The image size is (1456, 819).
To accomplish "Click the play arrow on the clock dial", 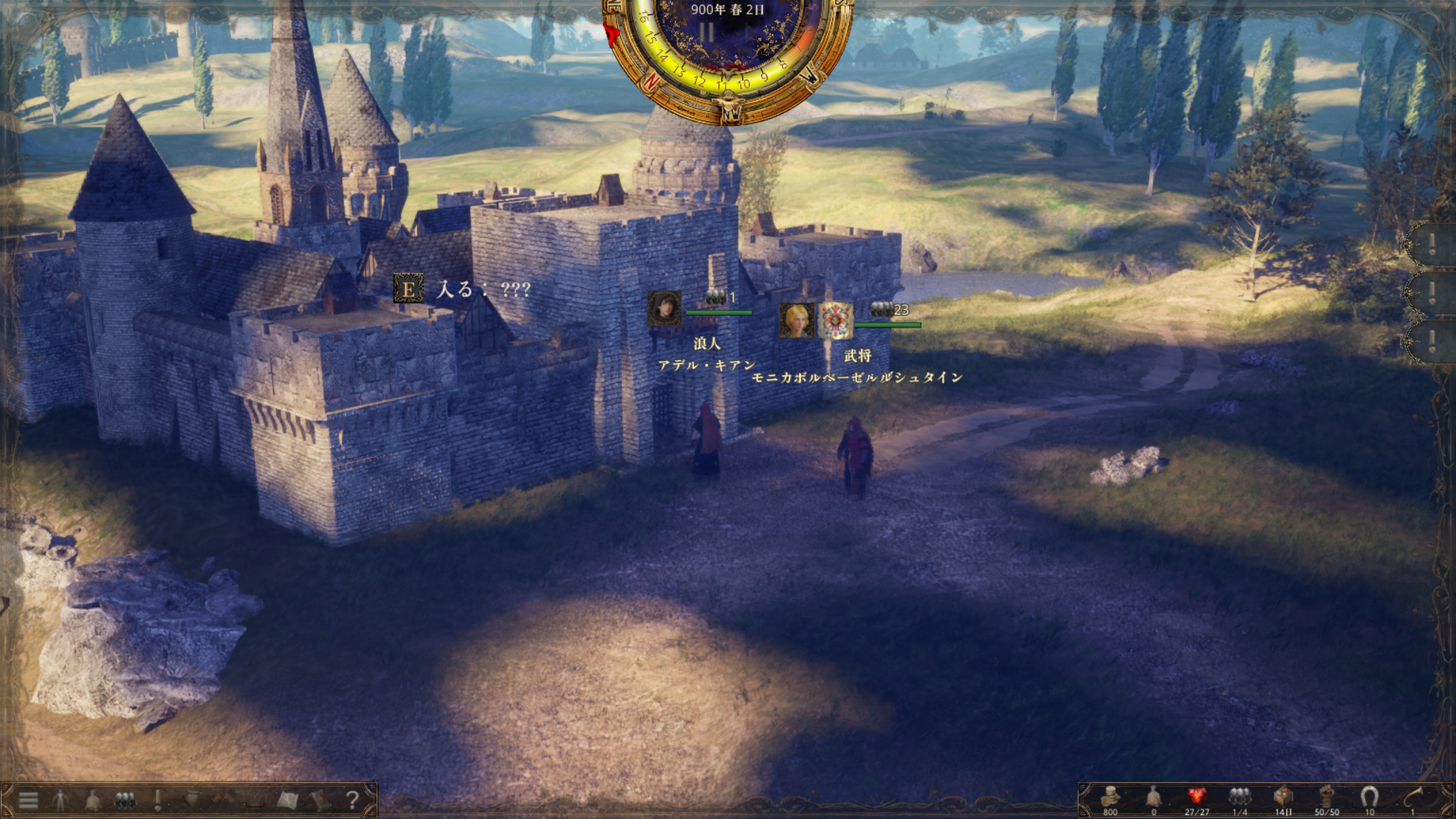I will coord(748,33).
